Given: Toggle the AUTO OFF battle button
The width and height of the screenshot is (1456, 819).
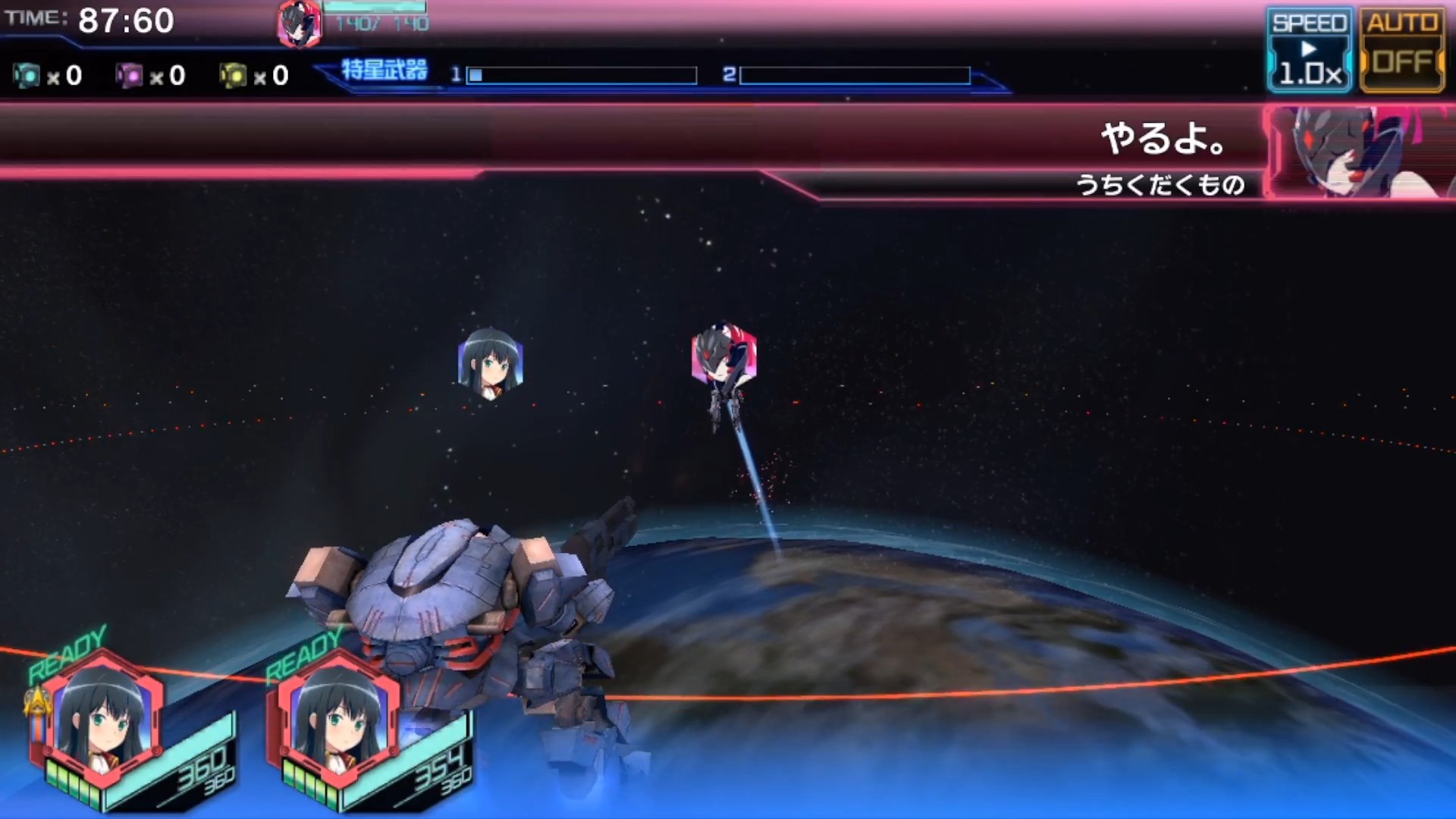Looking at the screenshot, I should [x=1402, y=51].
